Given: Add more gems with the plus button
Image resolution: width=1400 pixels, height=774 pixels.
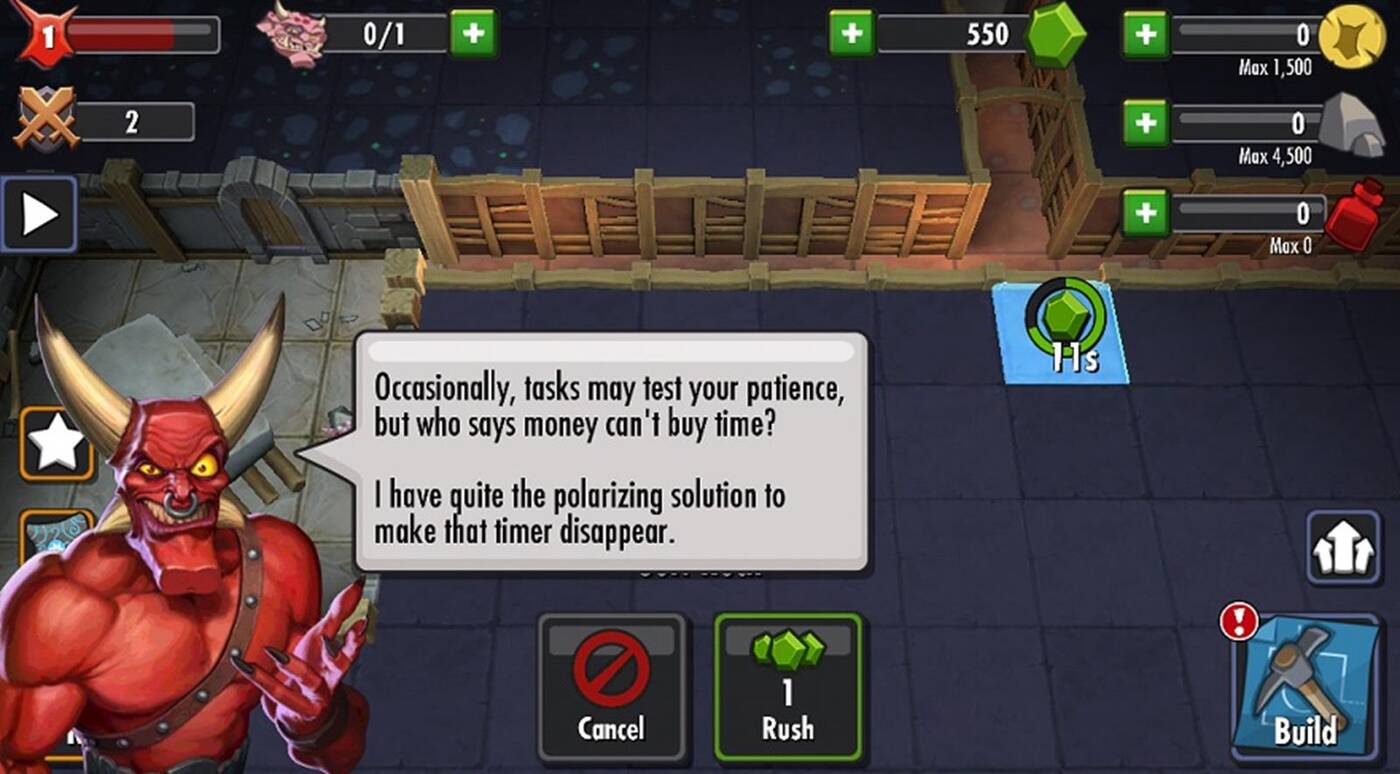Looking at the screenshot, I should point(851,33).
